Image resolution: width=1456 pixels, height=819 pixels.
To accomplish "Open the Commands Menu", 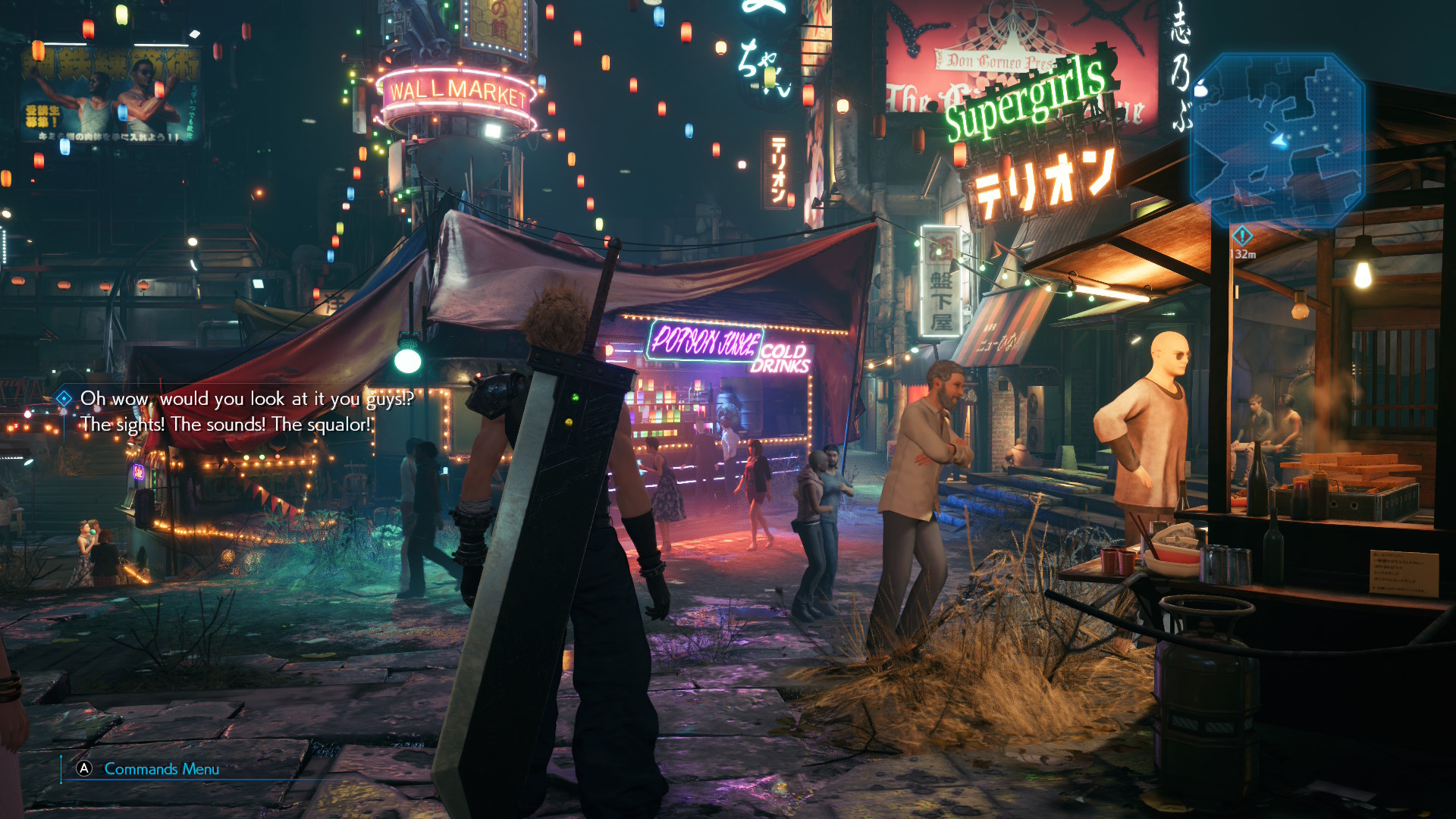I will [159, 769].
